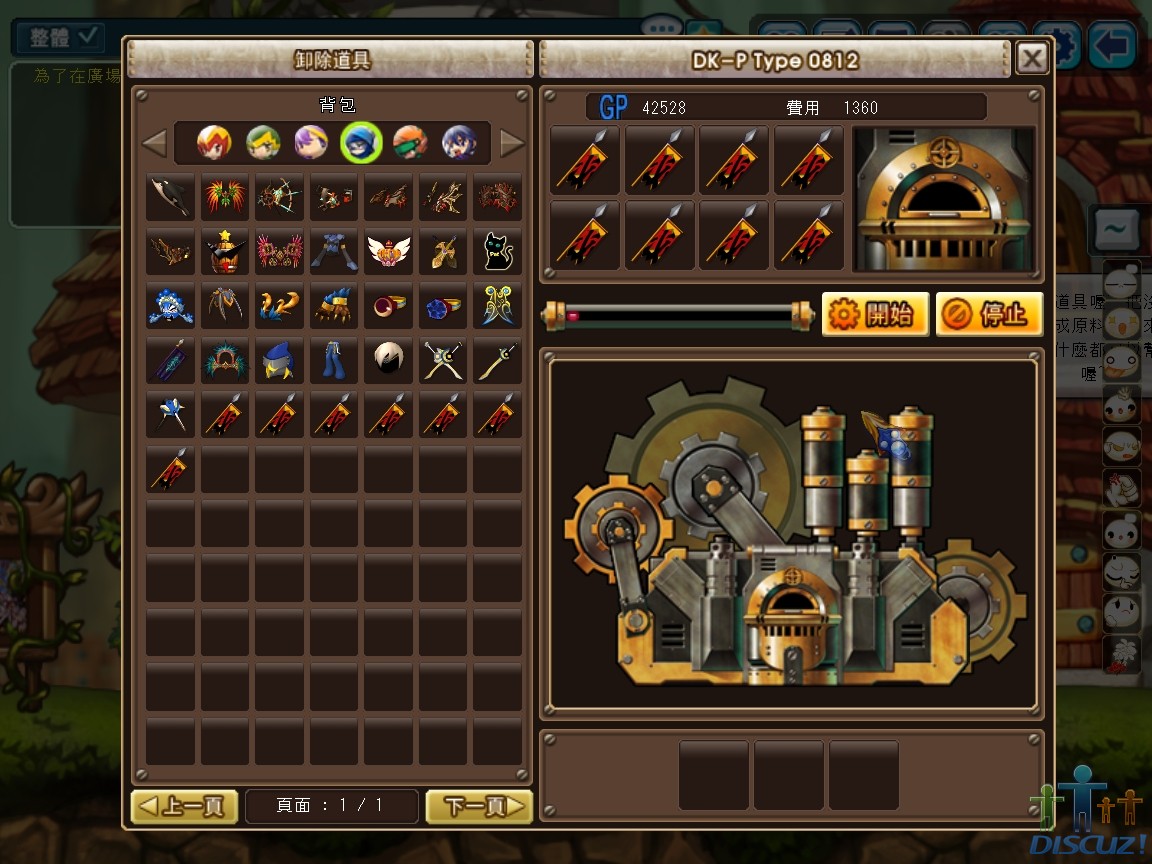Choose the blue-hooded character portrait
Viewport: 1152px width, 864px height.
[x=360, y=143]
